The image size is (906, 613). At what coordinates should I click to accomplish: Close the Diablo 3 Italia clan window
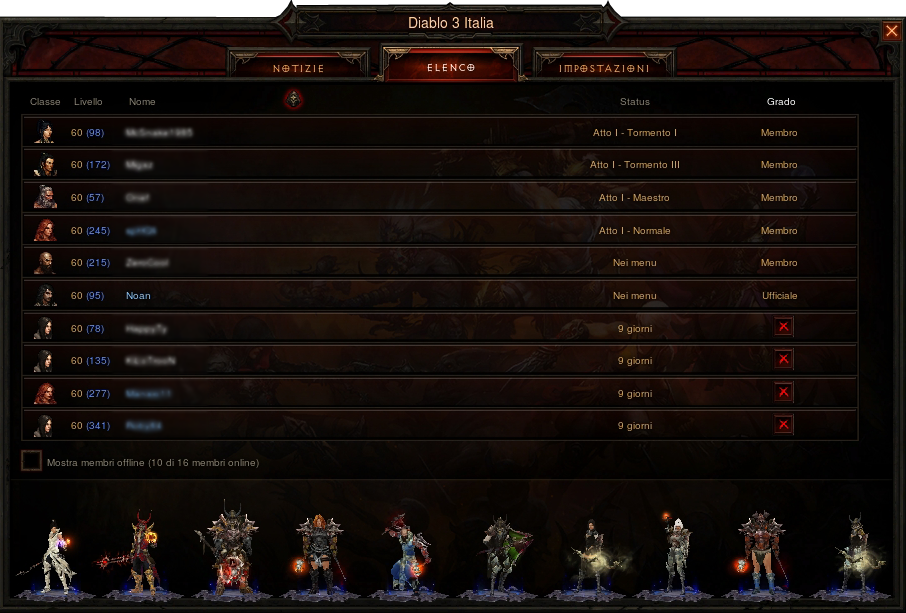coord(891,31)
